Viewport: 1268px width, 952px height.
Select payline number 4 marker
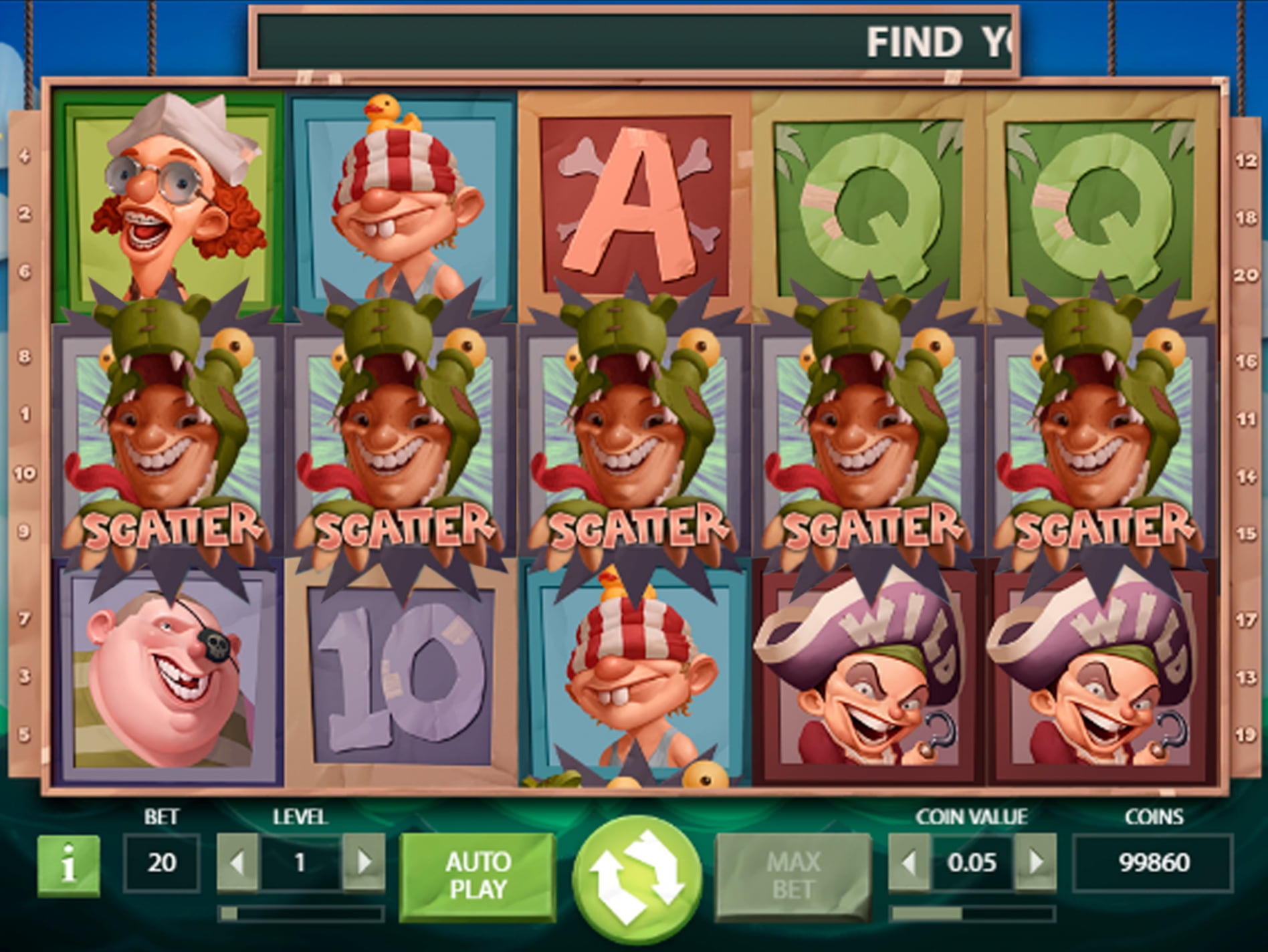pos(25,156)
